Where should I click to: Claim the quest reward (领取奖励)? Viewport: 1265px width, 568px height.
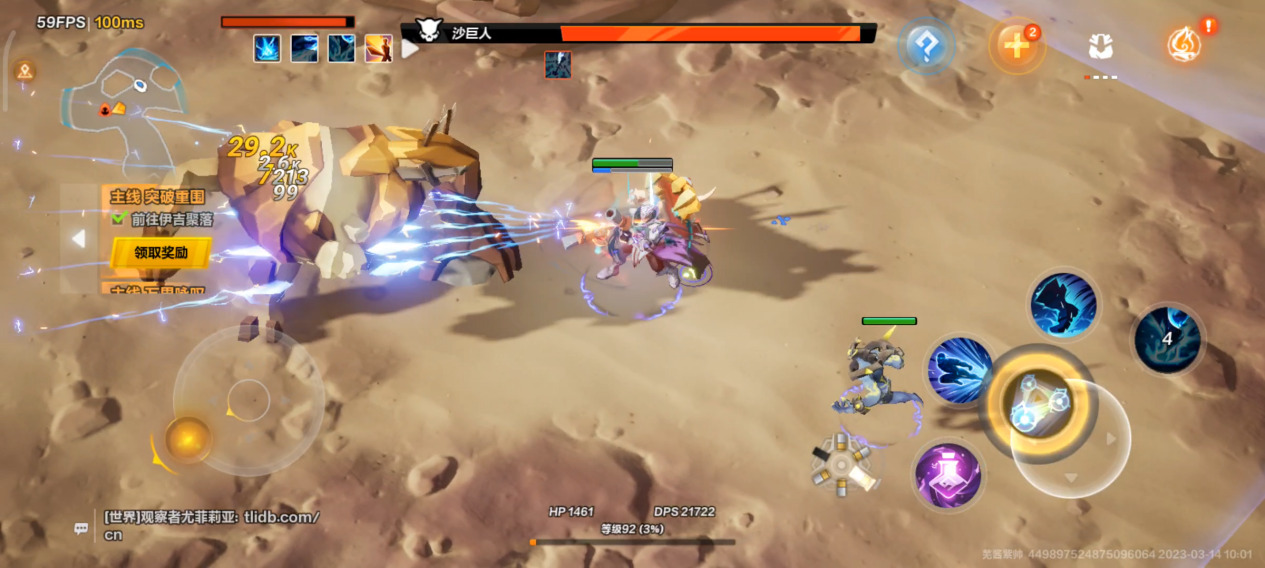coord(160,253)
